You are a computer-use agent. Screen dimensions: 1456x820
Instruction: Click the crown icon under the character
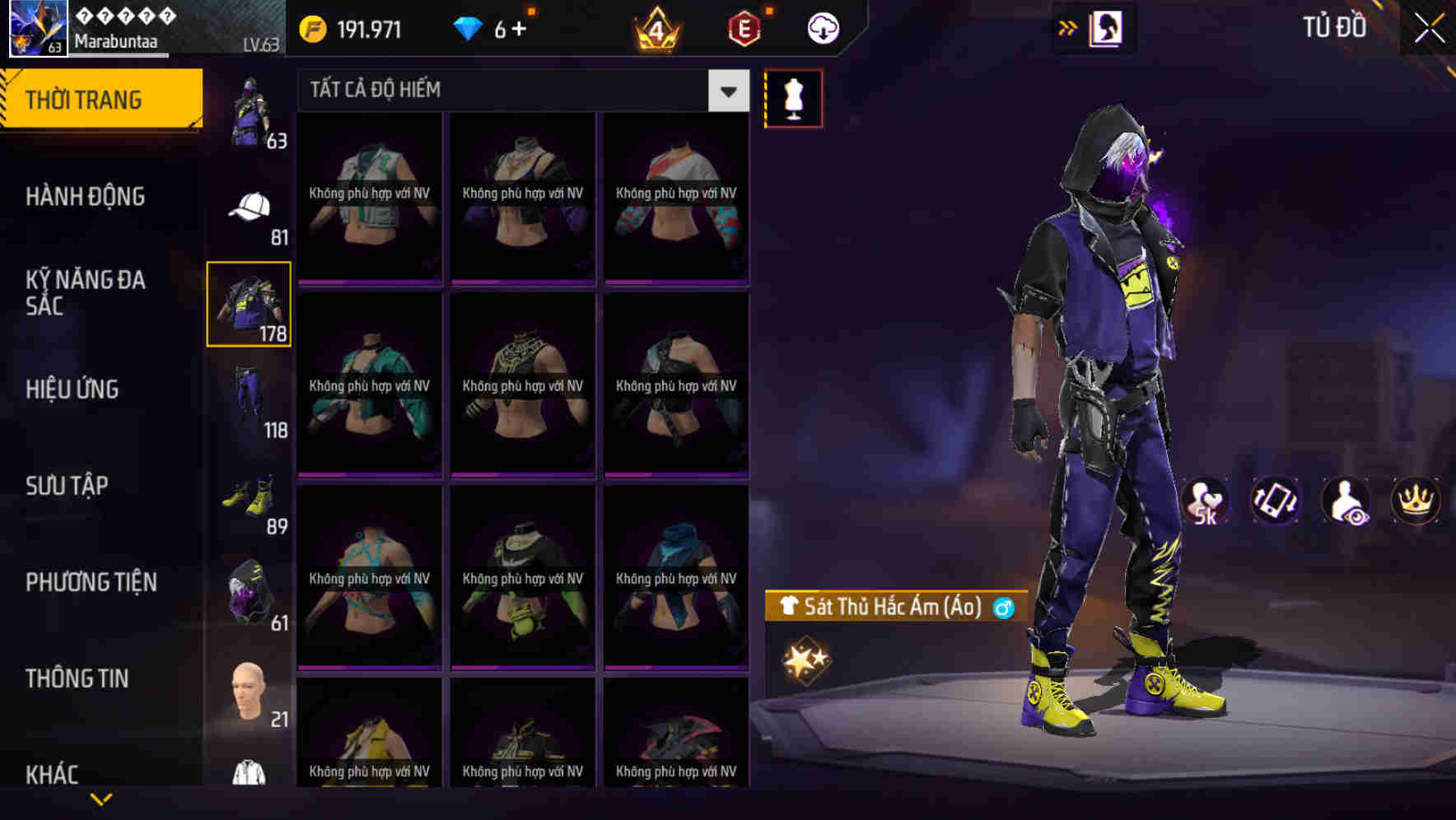(1413, 501)
